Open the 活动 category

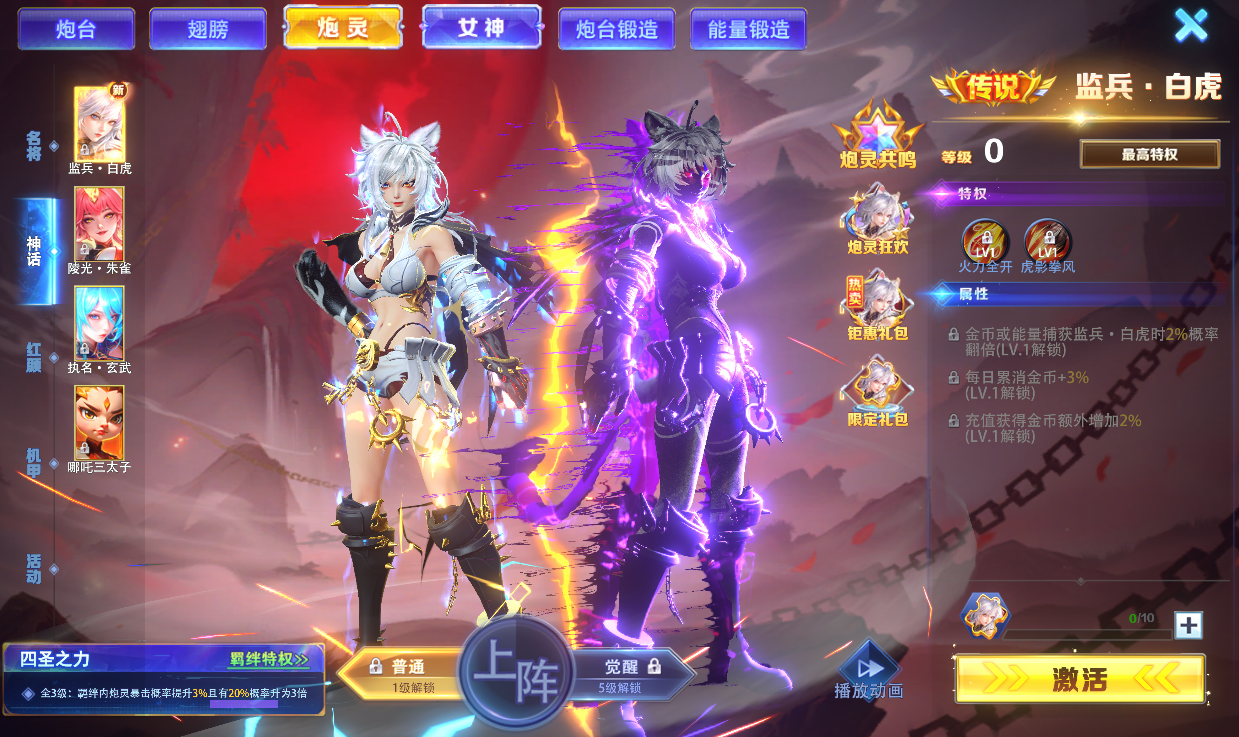click(35, 567)
